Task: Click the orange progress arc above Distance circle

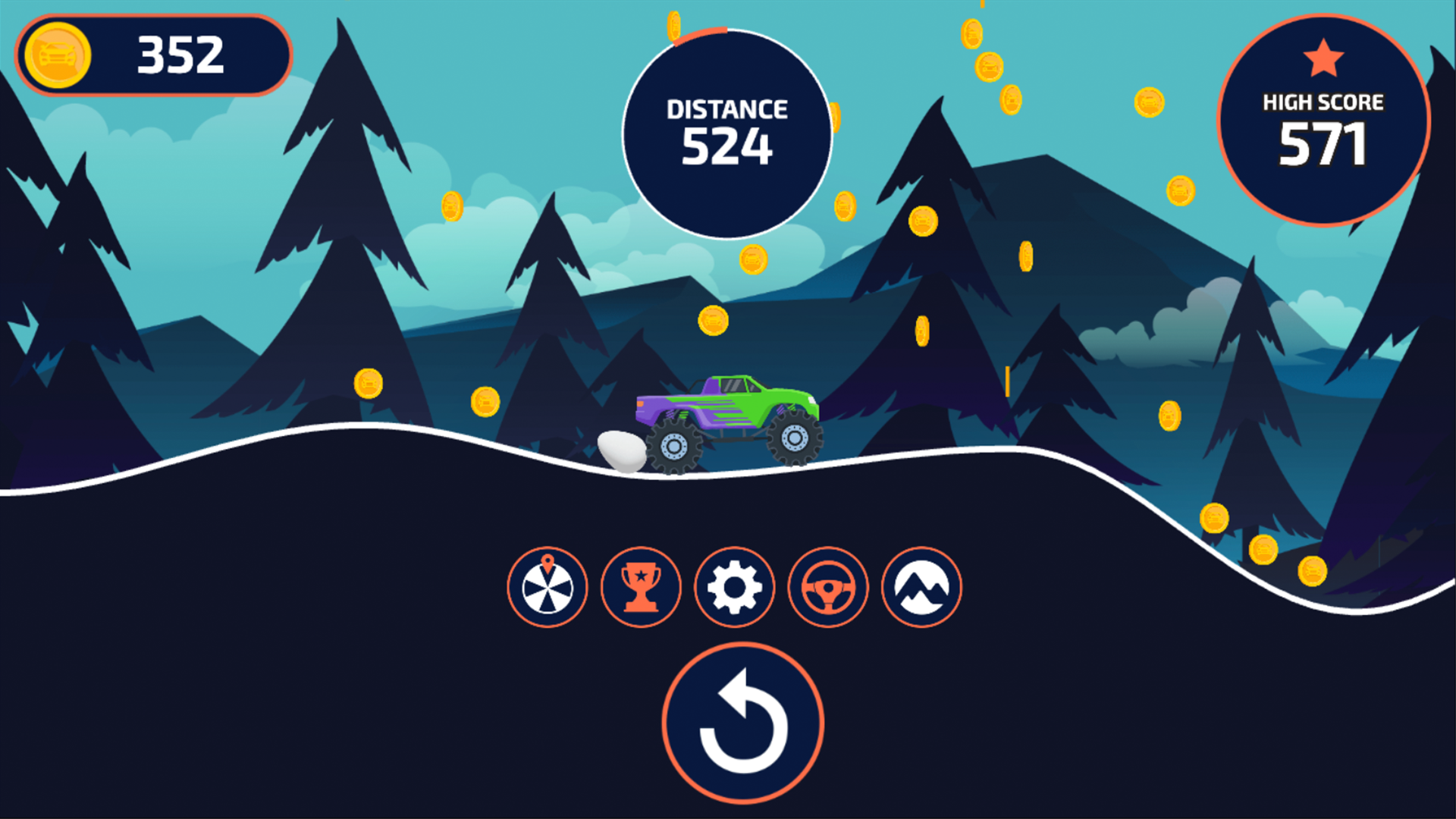Action: pyautogui.click(x=701, y=32)
